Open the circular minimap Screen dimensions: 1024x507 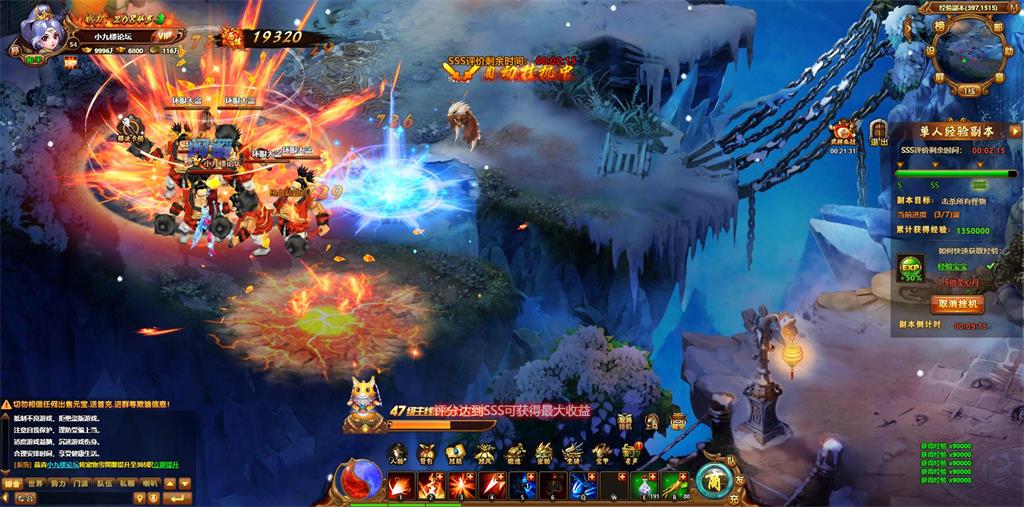965,47
